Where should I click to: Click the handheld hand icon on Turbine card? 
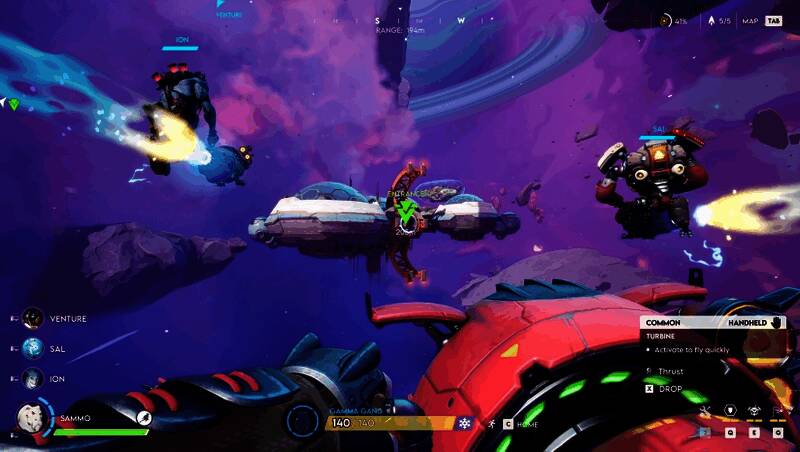point(777,323)
